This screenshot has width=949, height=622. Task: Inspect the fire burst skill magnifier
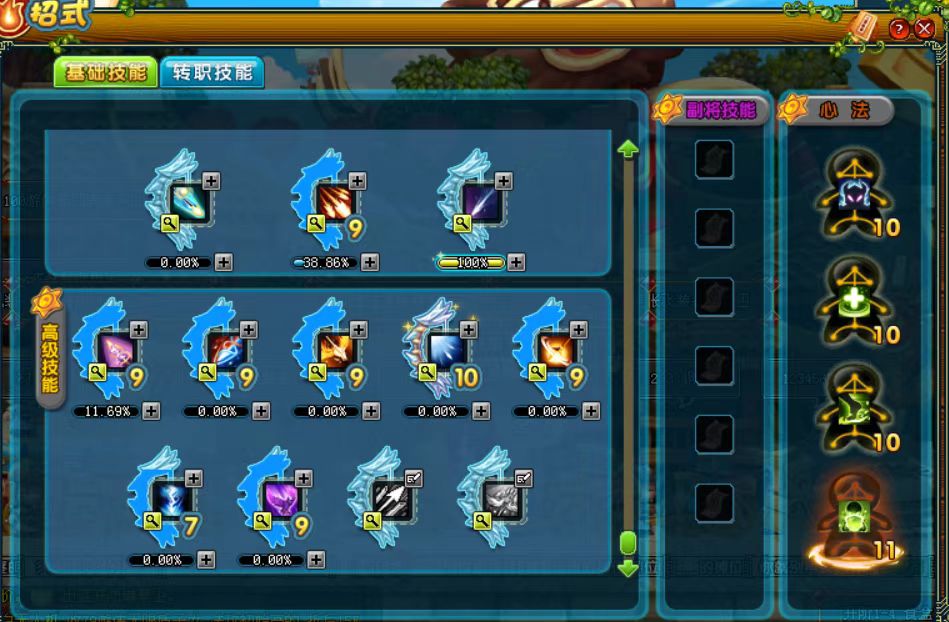(x=316, y=226)
